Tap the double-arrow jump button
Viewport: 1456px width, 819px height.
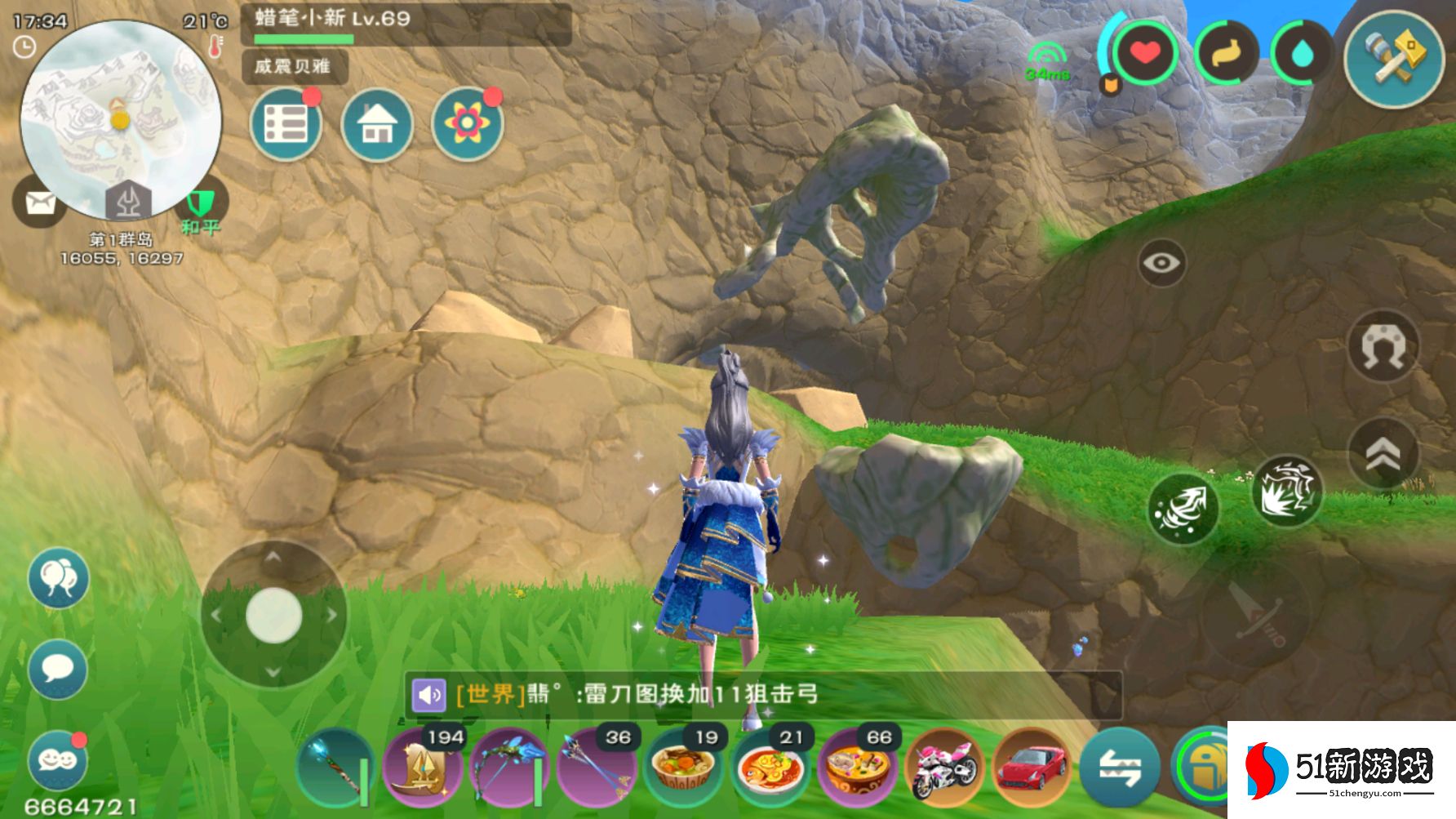pos(1383,455)
